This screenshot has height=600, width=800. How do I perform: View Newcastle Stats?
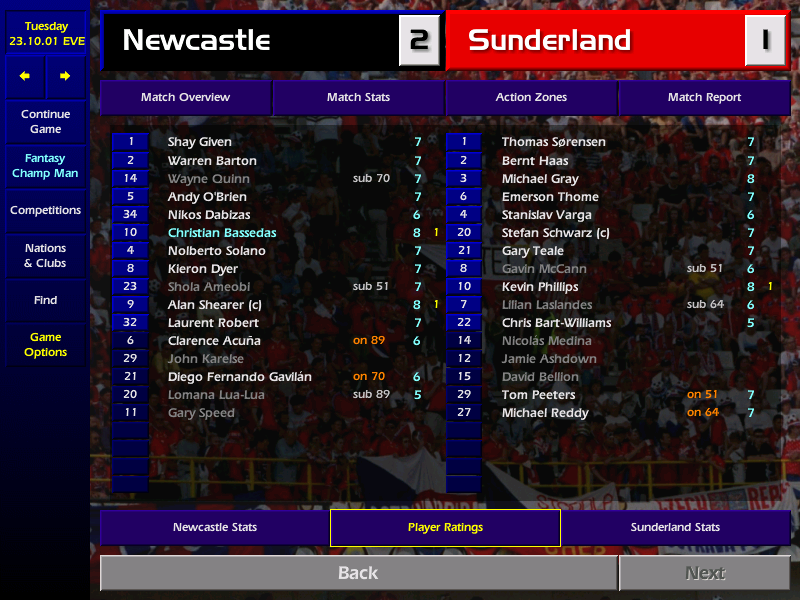point(215,527)
